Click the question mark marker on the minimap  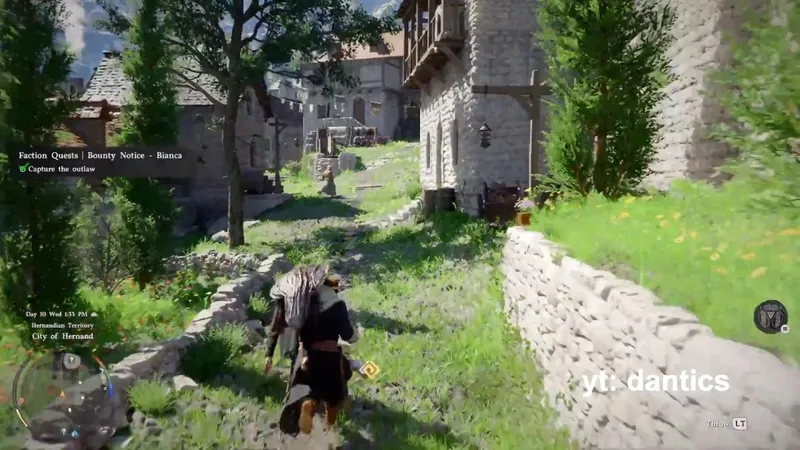pyautogui.click(x=71, y=362)
